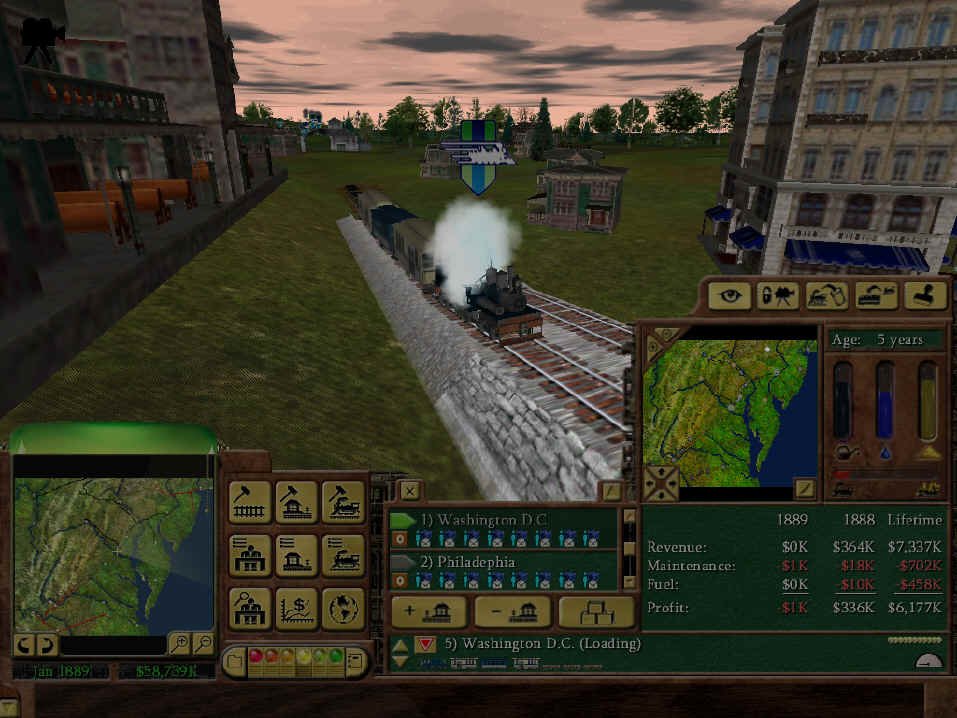Select the build station tool
Image resolution: width=957 pixels, height=718 pixels.
click(x=297, y=502)
